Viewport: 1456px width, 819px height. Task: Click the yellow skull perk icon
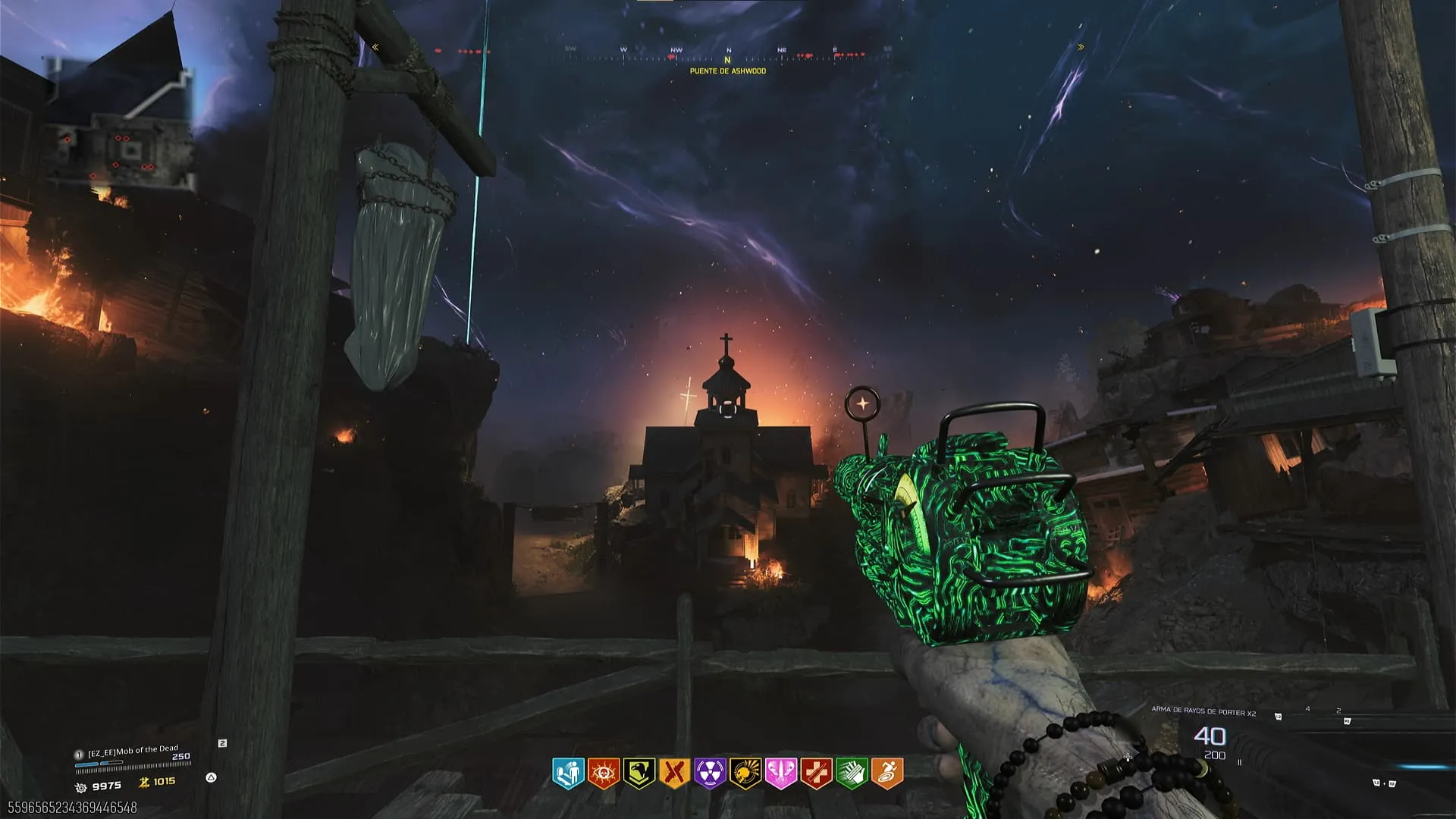pyautogui.click(x=745, y=773)
